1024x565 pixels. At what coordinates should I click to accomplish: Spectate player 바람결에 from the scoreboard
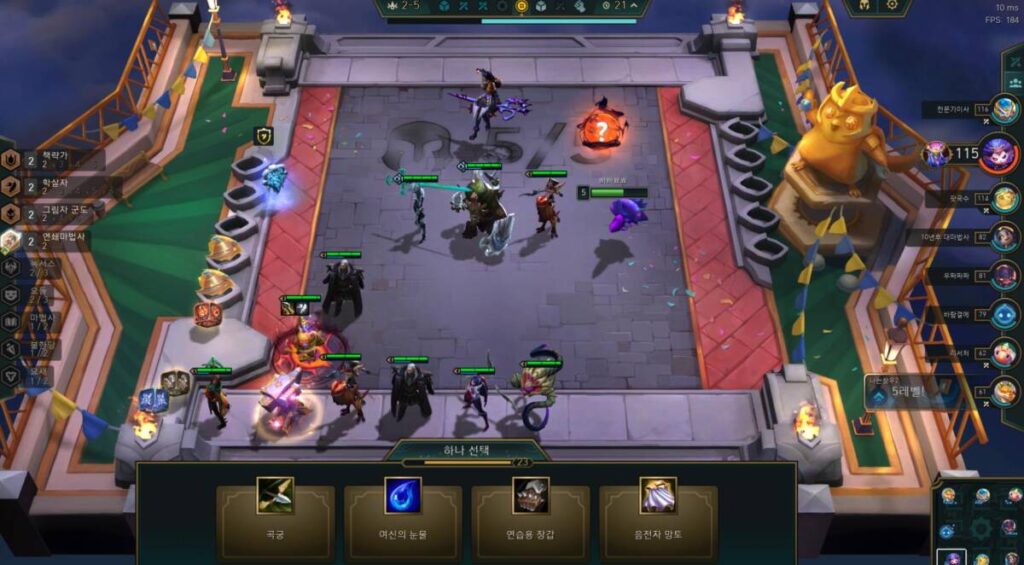[x=1005, y=316]
